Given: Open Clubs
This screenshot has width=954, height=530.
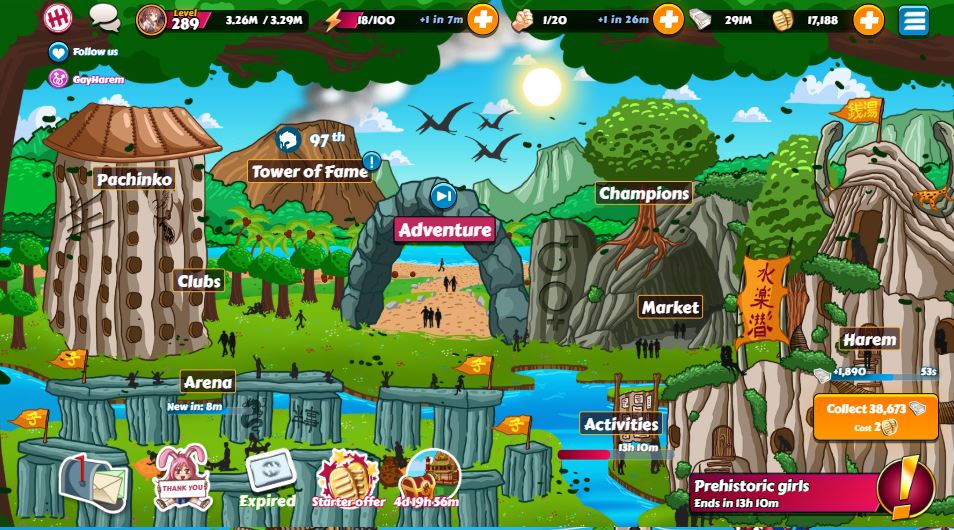Looking at the screenshot, I should [199, 281].
